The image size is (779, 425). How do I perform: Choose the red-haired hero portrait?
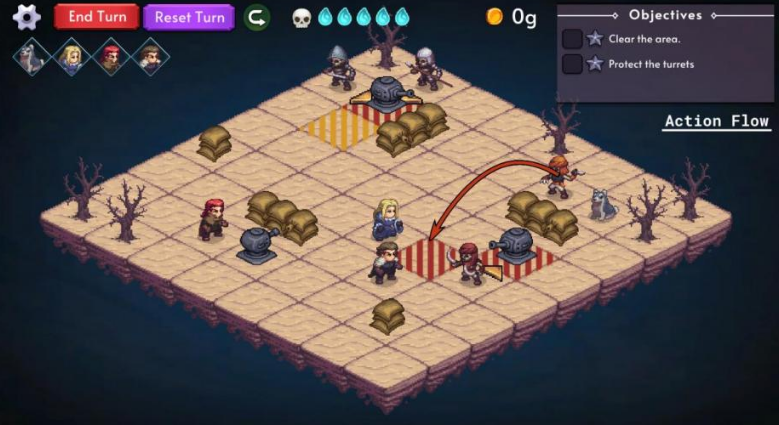click(x=111, y=57)
